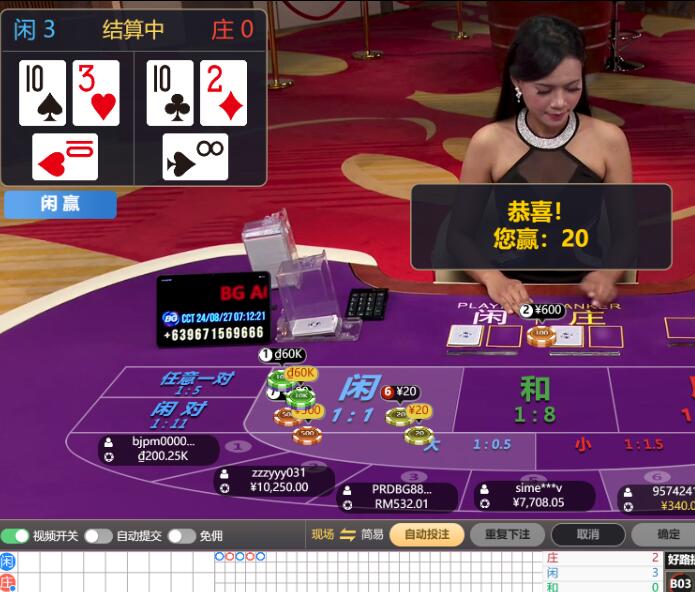Switch view with the 现场/简易 swap arrows
Viewport: 695px width, 592px height.
[347, 534]
